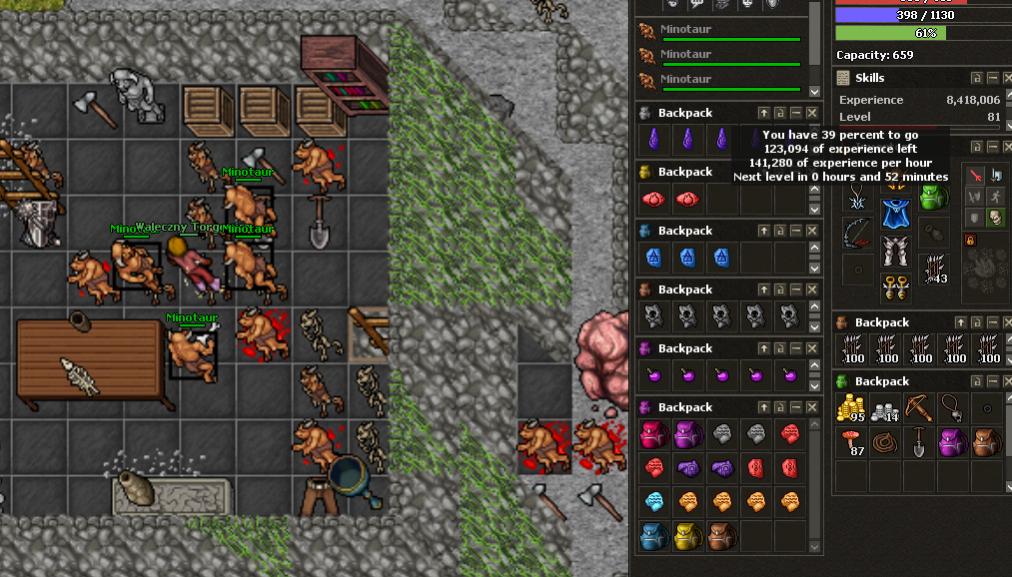Viewport: 1012px width, 577px height.
Task: Select the arrow ammunition slot showing 43
Action: tap(936, 268)
